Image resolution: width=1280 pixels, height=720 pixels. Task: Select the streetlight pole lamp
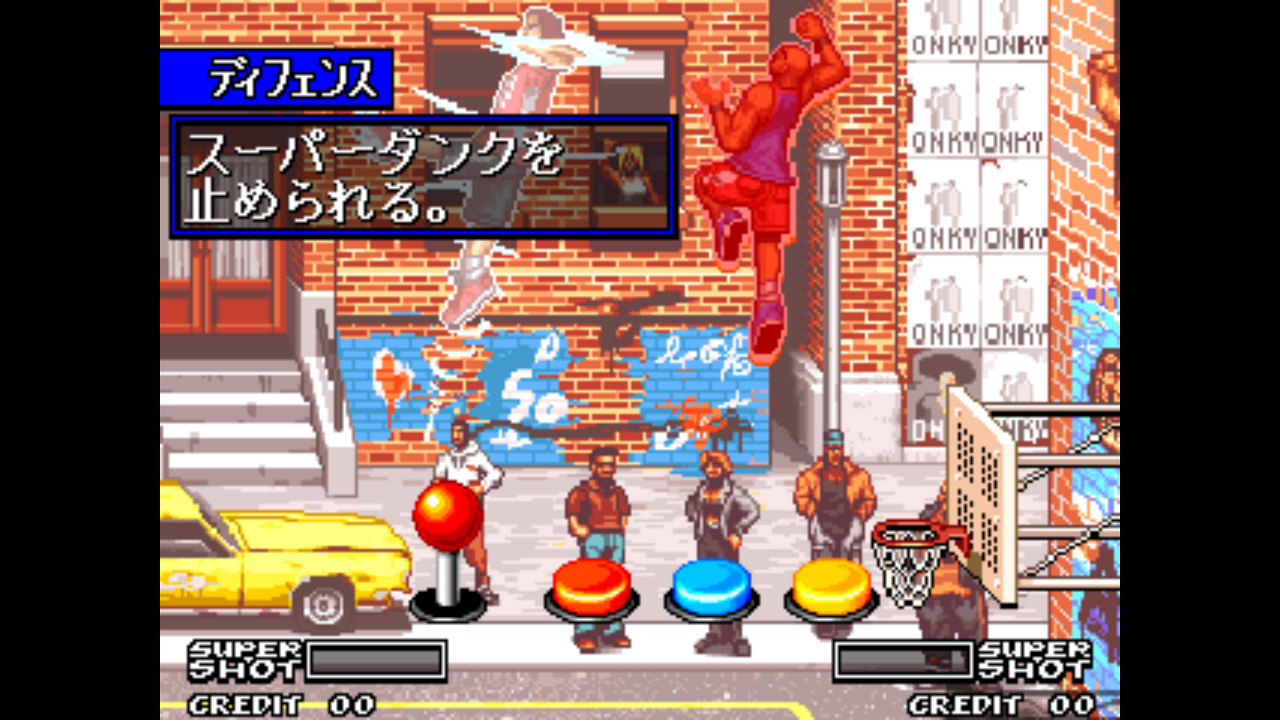pos(830,170)
